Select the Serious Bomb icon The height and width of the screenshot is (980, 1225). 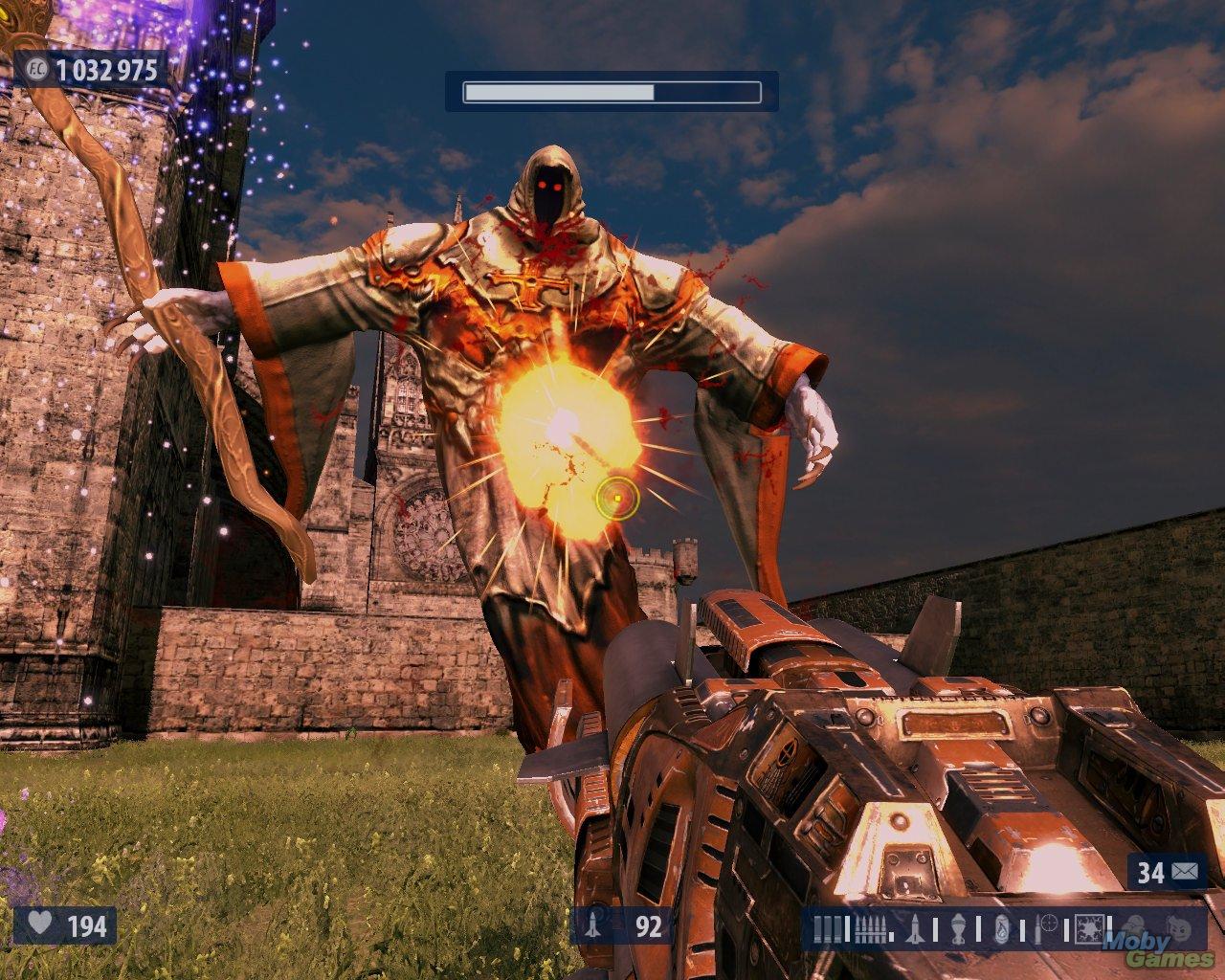(x=1090, y=927)
